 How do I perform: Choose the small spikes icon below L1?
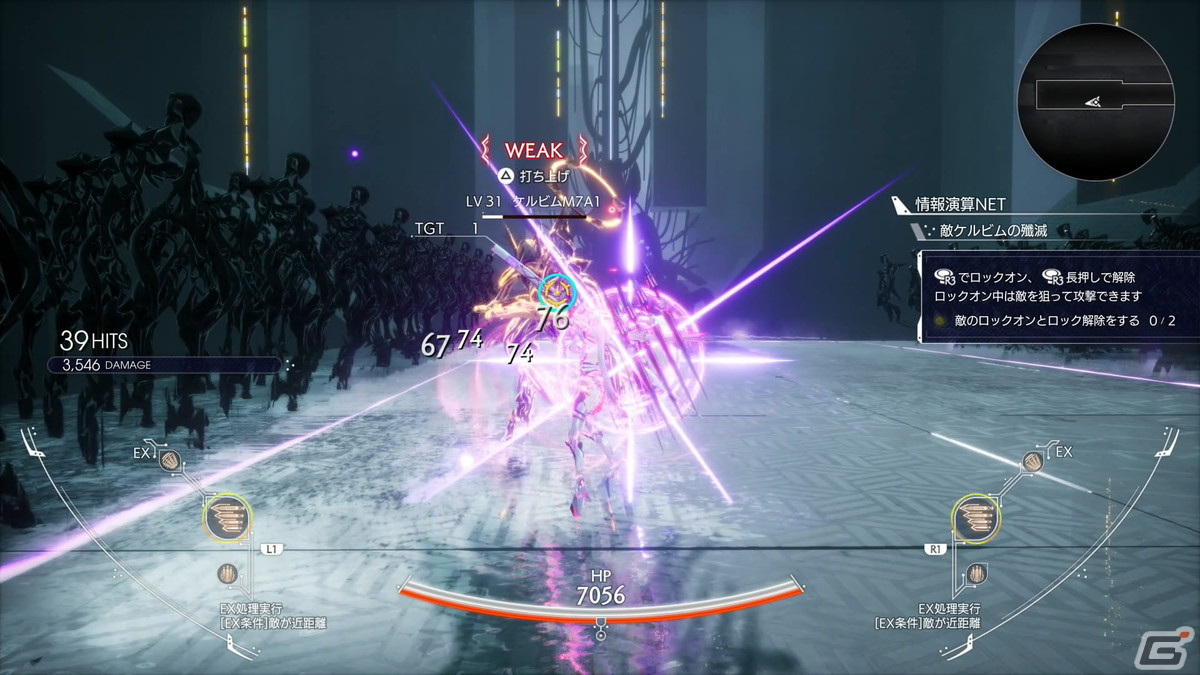tap(229, 575)
